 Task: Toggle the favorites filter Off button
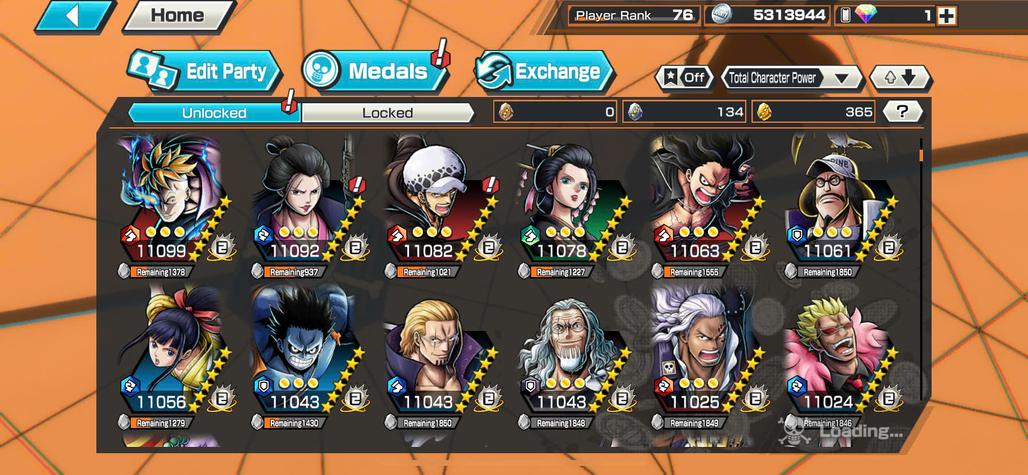pos(685,77)
